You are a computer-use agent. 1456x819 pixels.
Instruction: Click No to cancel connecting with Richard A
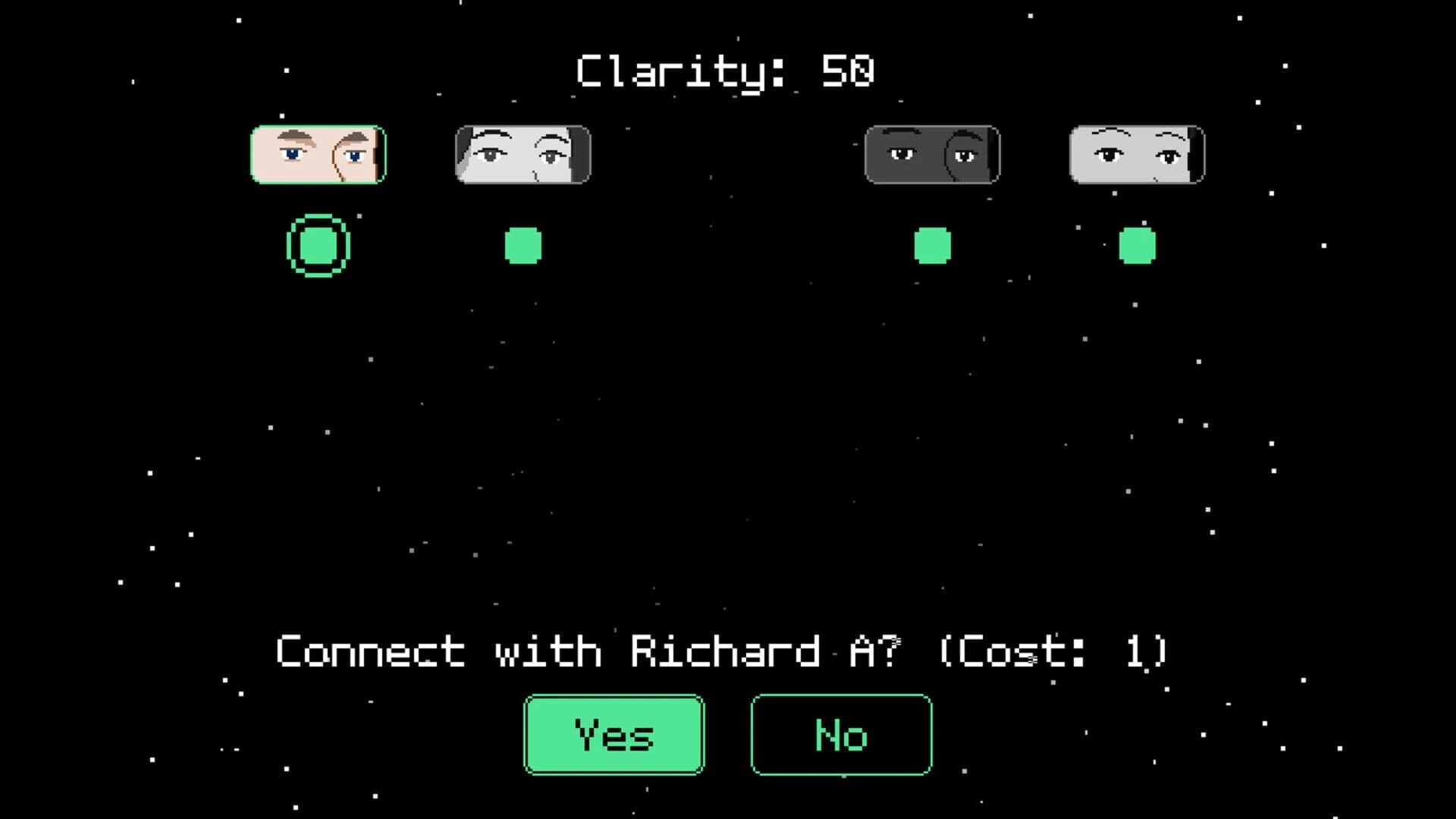[x=840, y=733]
